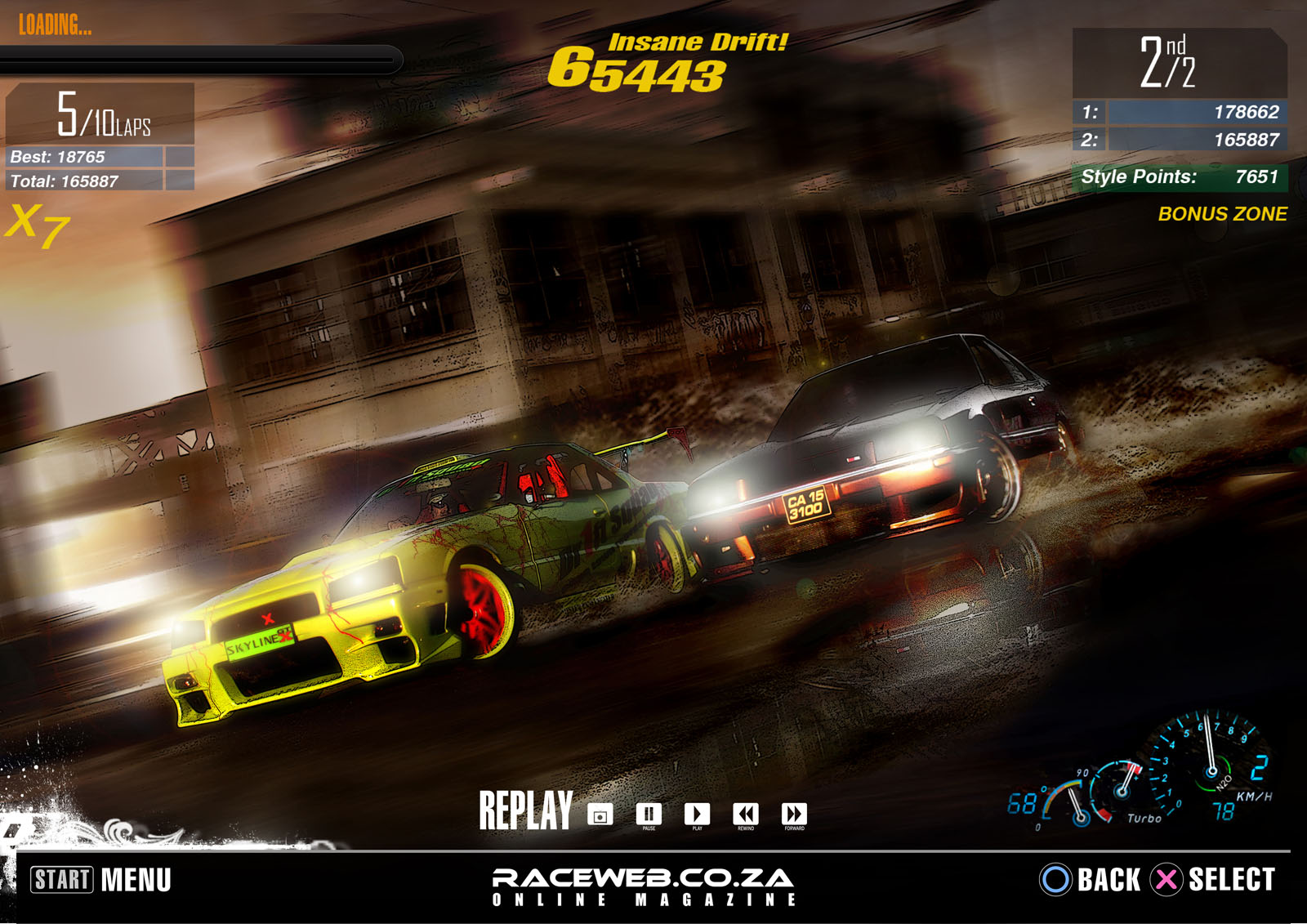
Task: Click the Forward replay icon
Action: [792, 814]
